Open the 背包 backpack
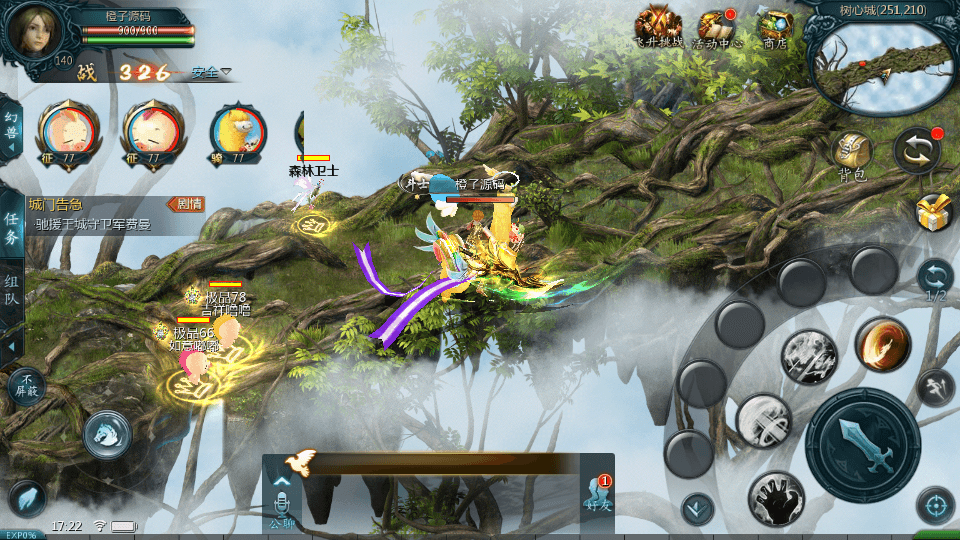Viewport: 960px width, 540px height. coord(852,153)
